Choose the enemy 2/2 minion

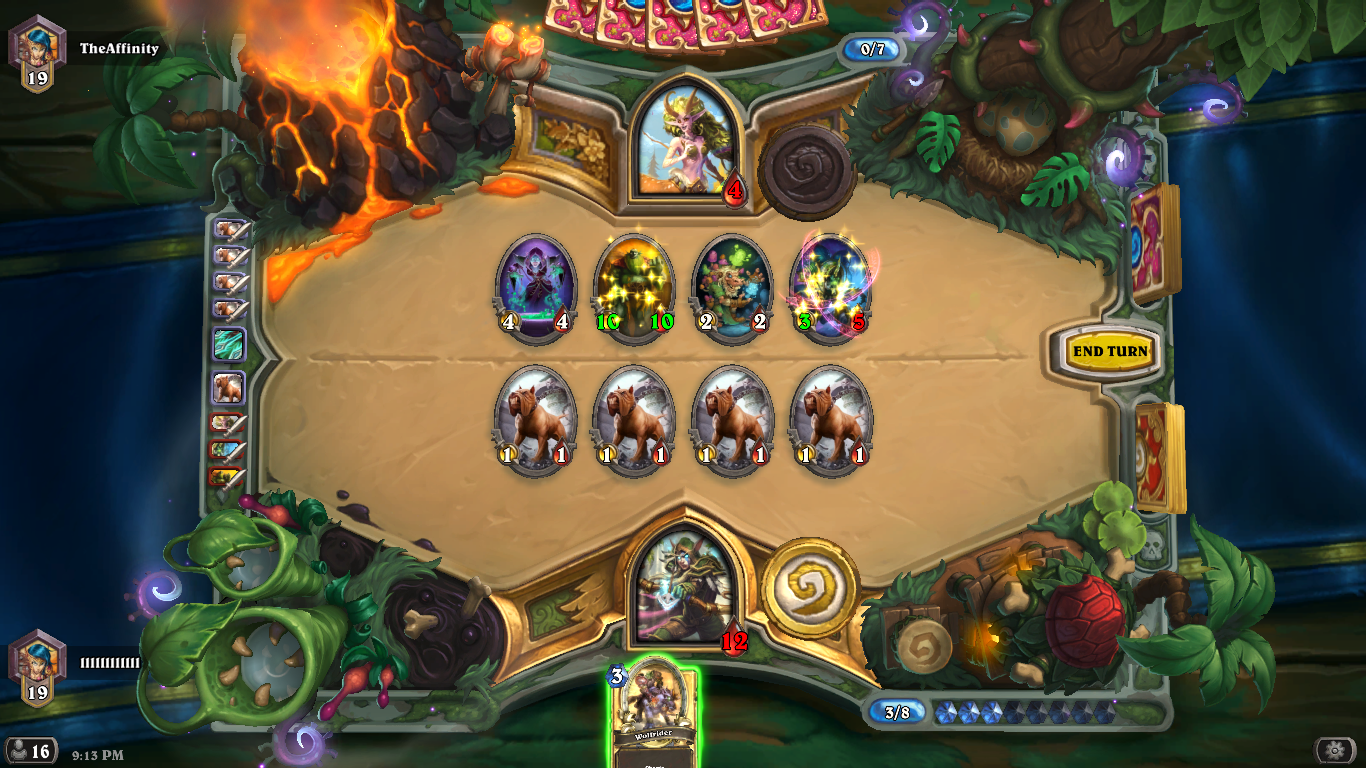[732, 288]
